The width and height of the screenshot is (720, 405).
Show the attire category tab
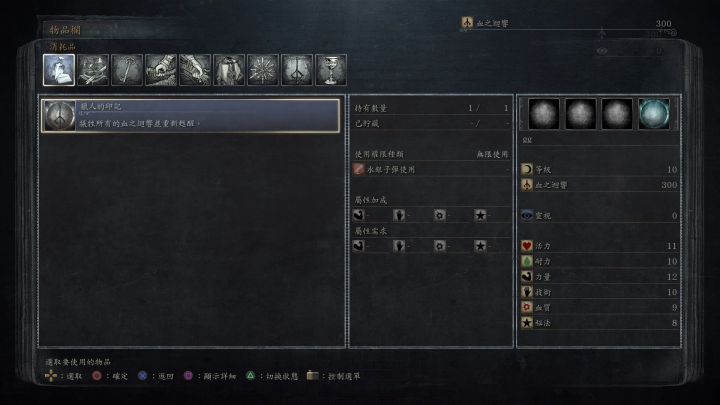tap(229, 69)
